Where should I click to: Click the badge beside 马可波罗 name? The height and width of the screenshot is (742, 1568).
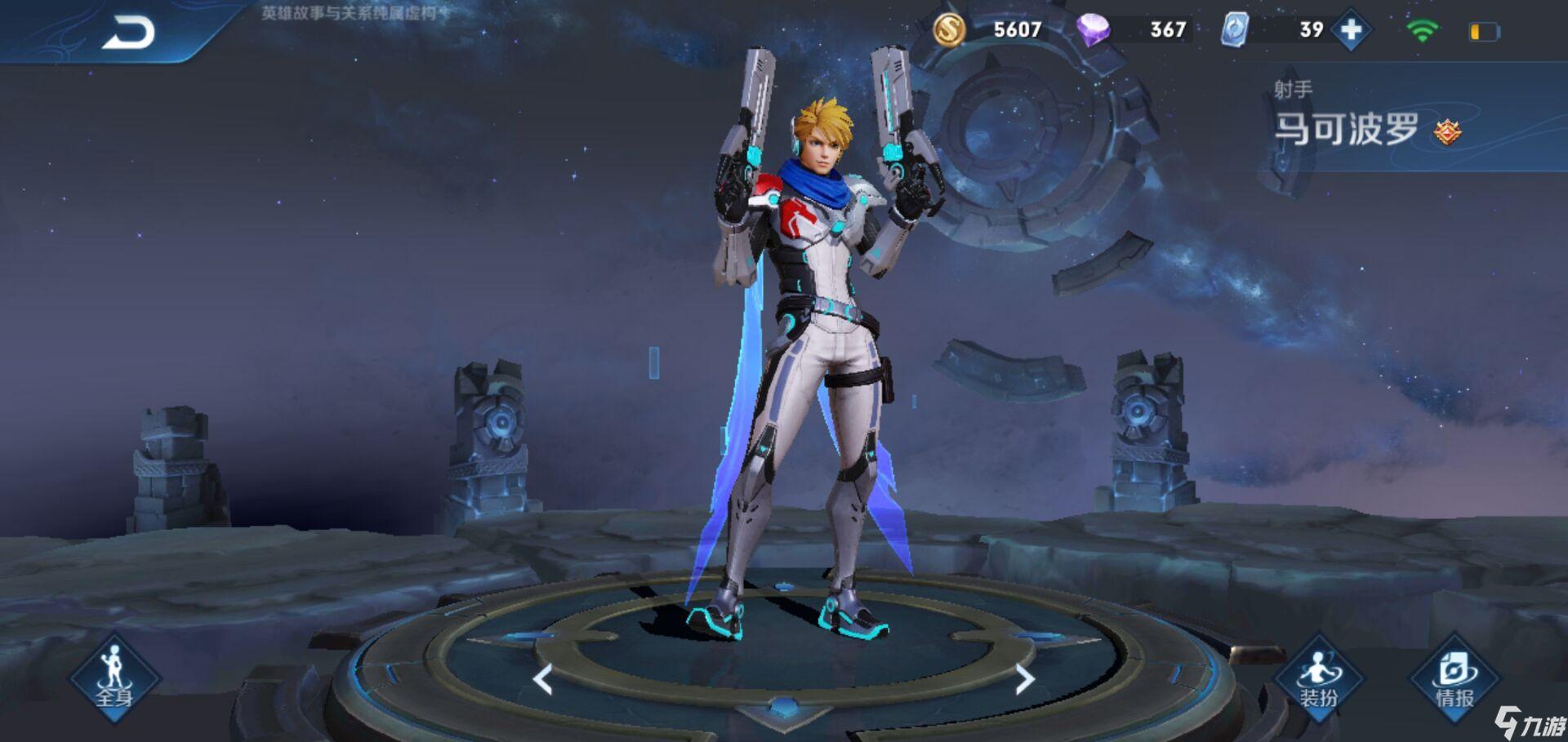click(x=1447, y=131)
